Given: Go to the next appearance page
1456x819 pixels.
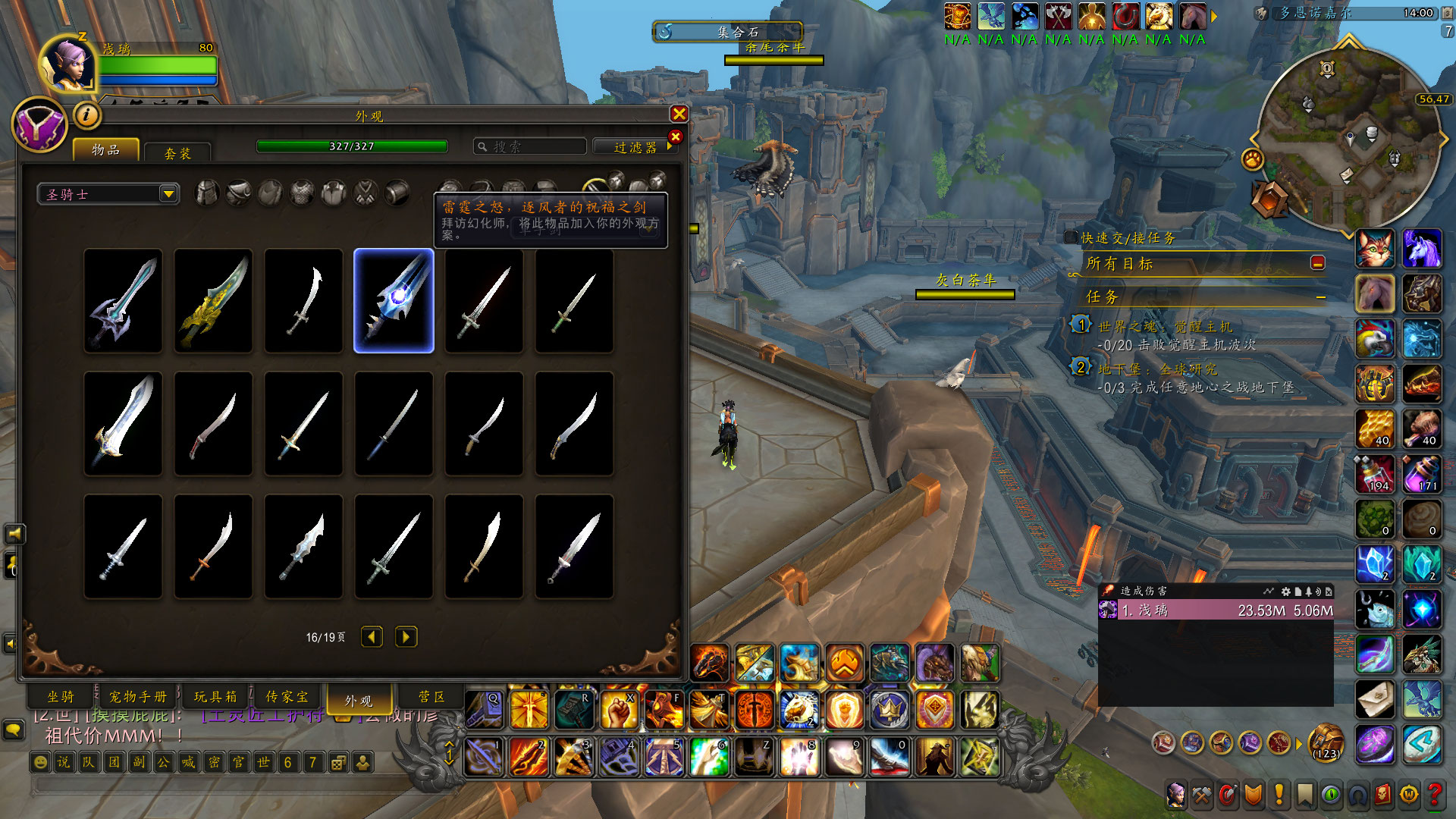Looking at the screenshot, I should (406, 637).
